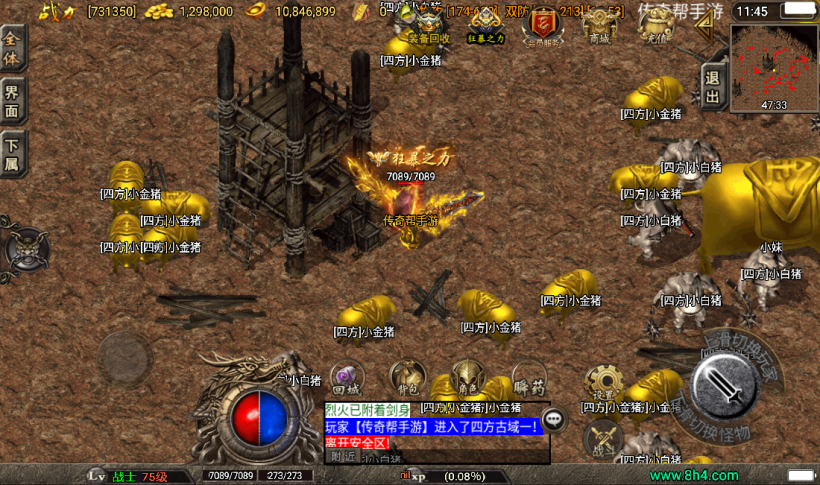Viewport: 820px width, 485px height.
Task: Open the 角色 character sheet
Action: [468, 376]
